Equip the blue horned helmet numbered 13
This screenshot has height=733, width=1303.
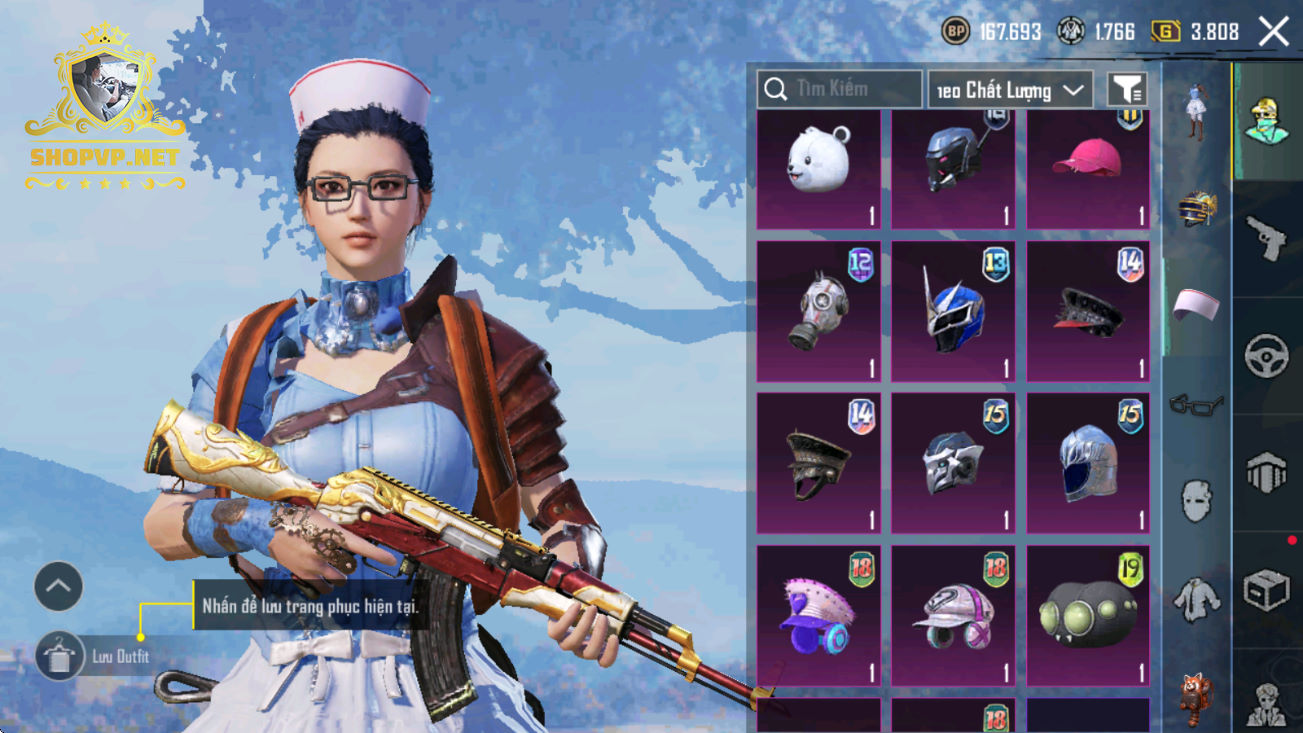[953, 311]
